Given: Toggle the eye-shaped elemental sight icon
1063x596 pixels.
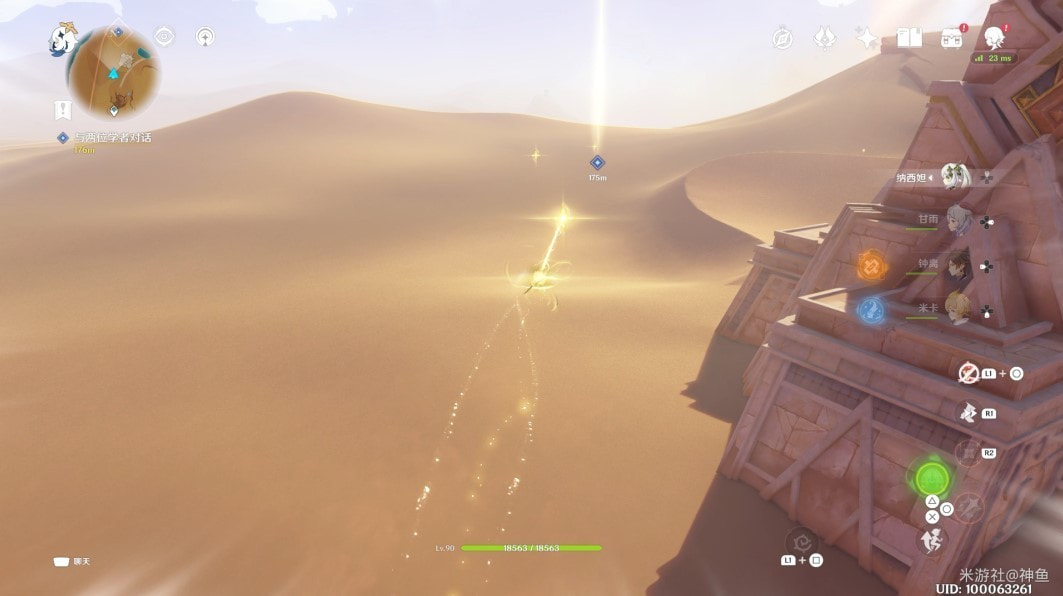Looking at the screenshot, I should [164, 37].
